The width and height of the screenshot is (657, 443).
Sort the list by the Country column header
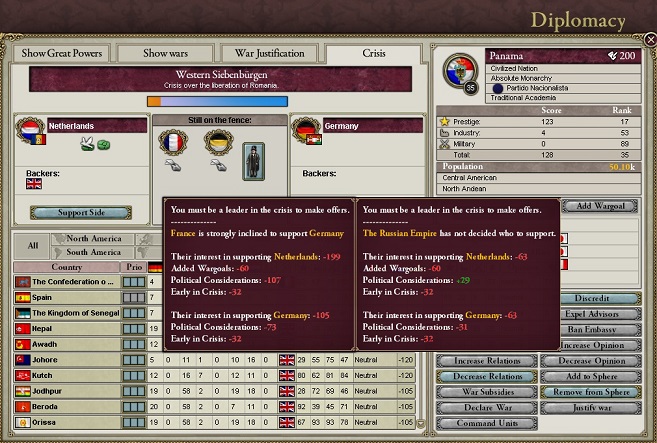pos(66,267)
